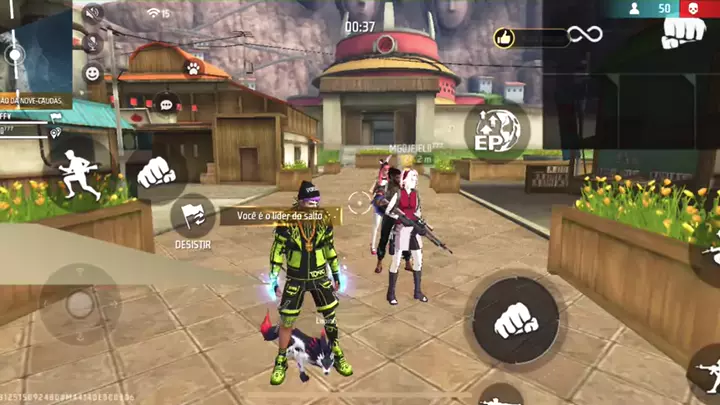This screenshot has height=405, width=720.
Task: Activate the running sprint button
Action: [77, 174]
